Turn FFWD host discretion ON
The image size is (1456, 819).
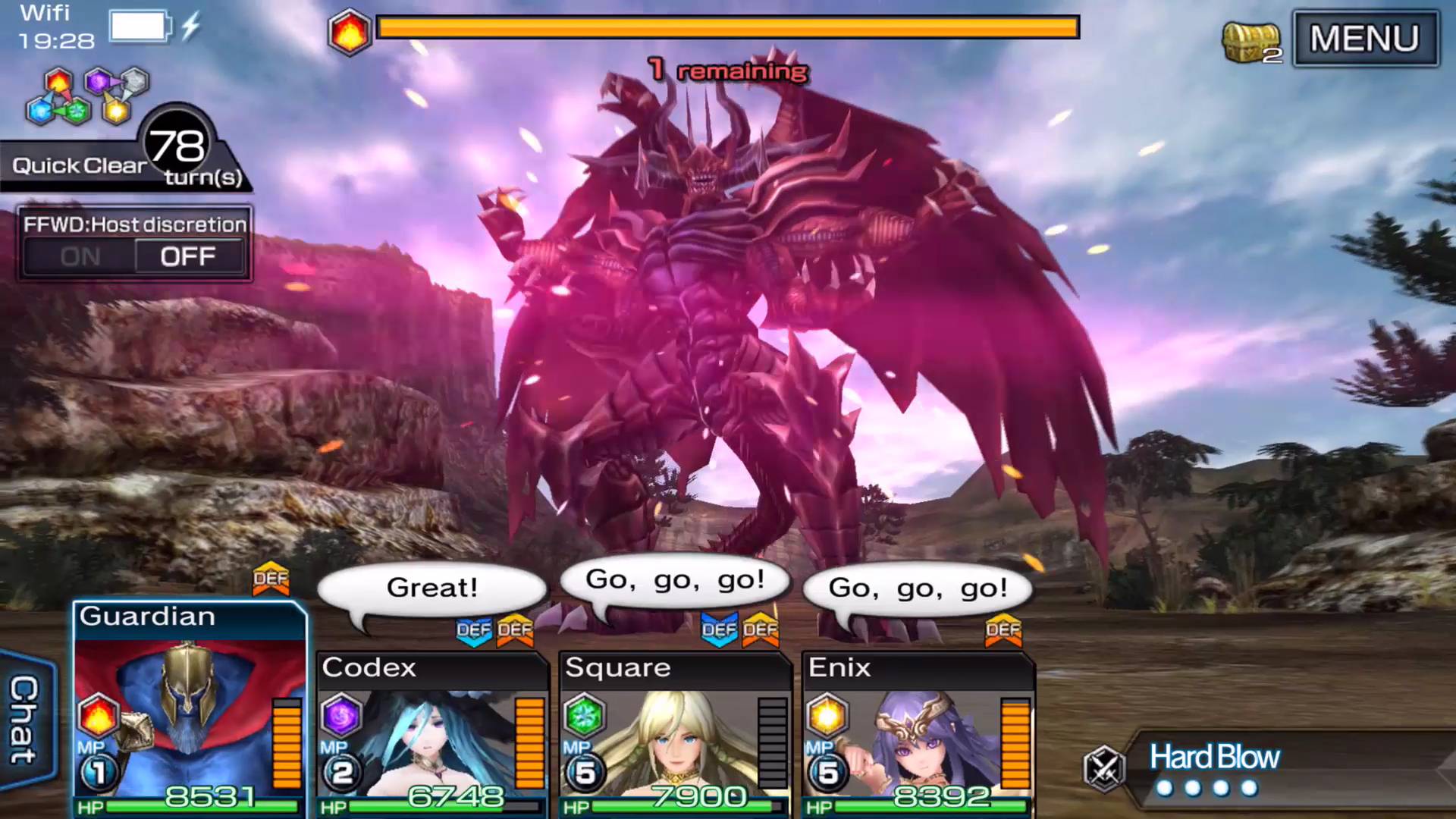click(80, 257)
